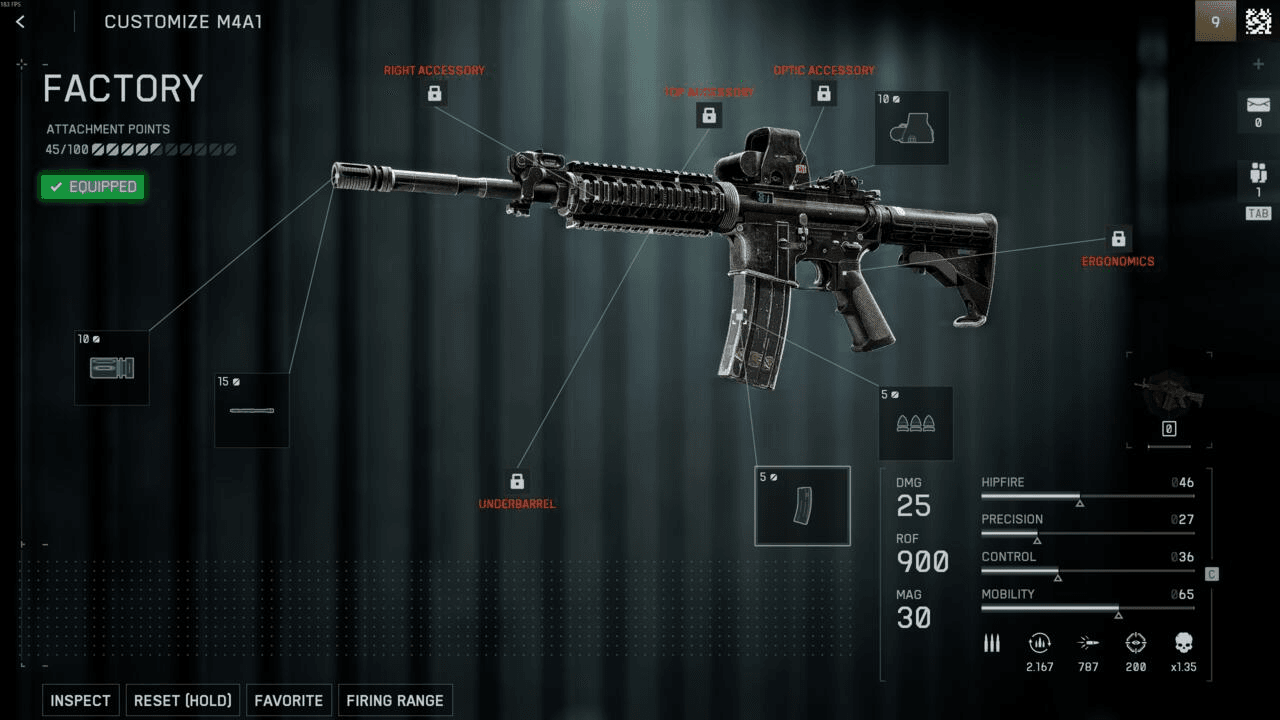Viewport: 1280px width, 720px height.
Task: Open the squad party icon
Action: pyautogui.click(x=1257, y=172)
